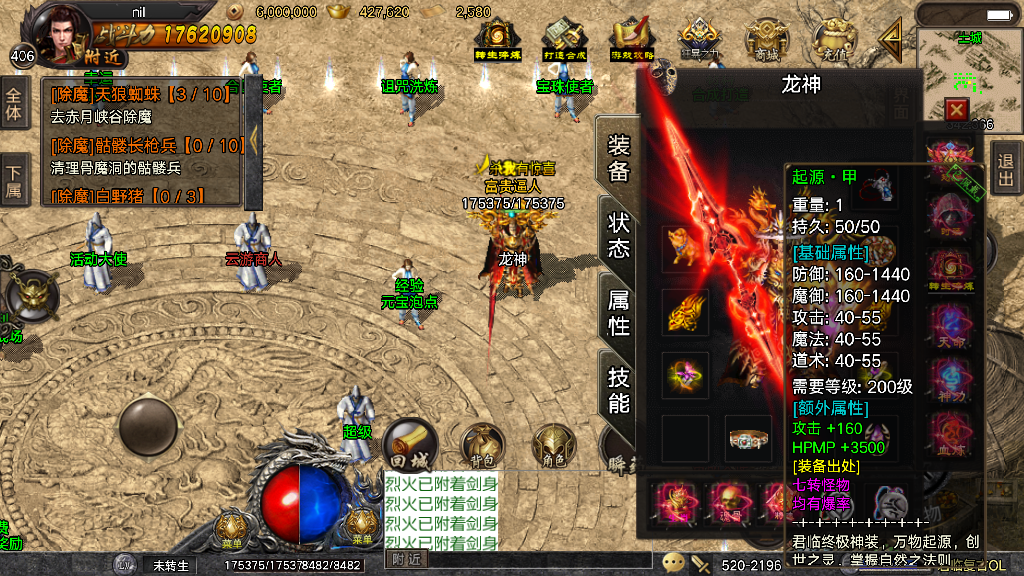Open the 商城 shop
1024x576 pixels.
765,38
